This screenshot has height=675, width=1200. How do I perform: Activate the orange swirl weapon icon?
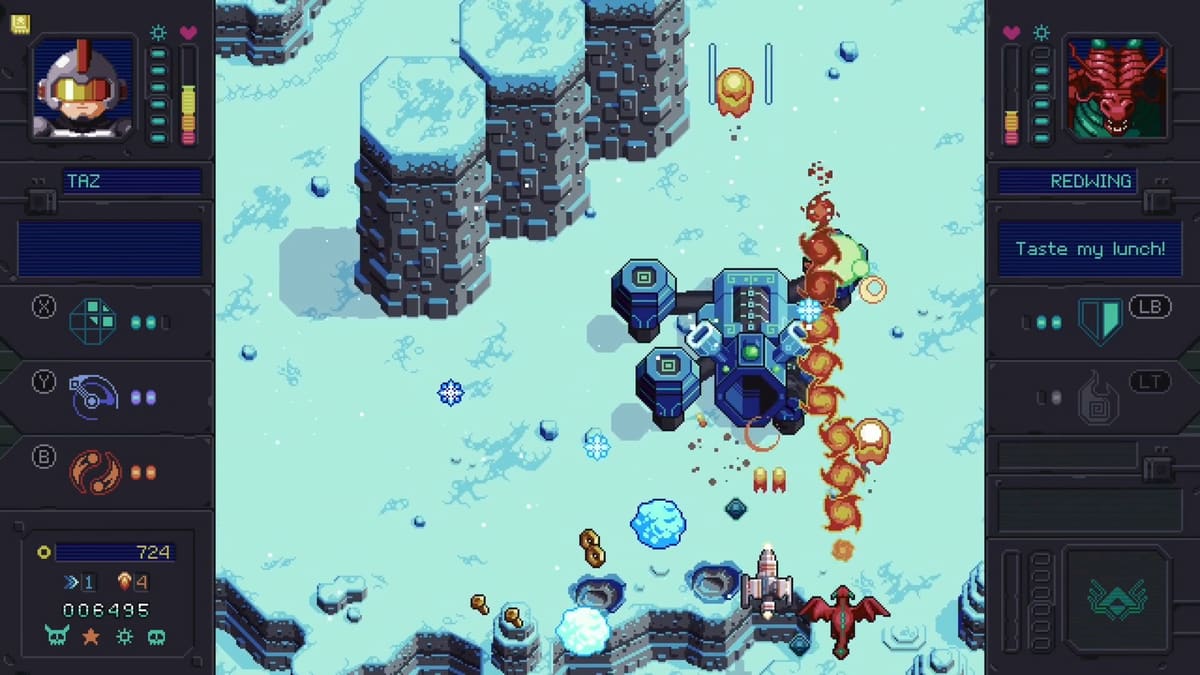[x=95, y=471]
